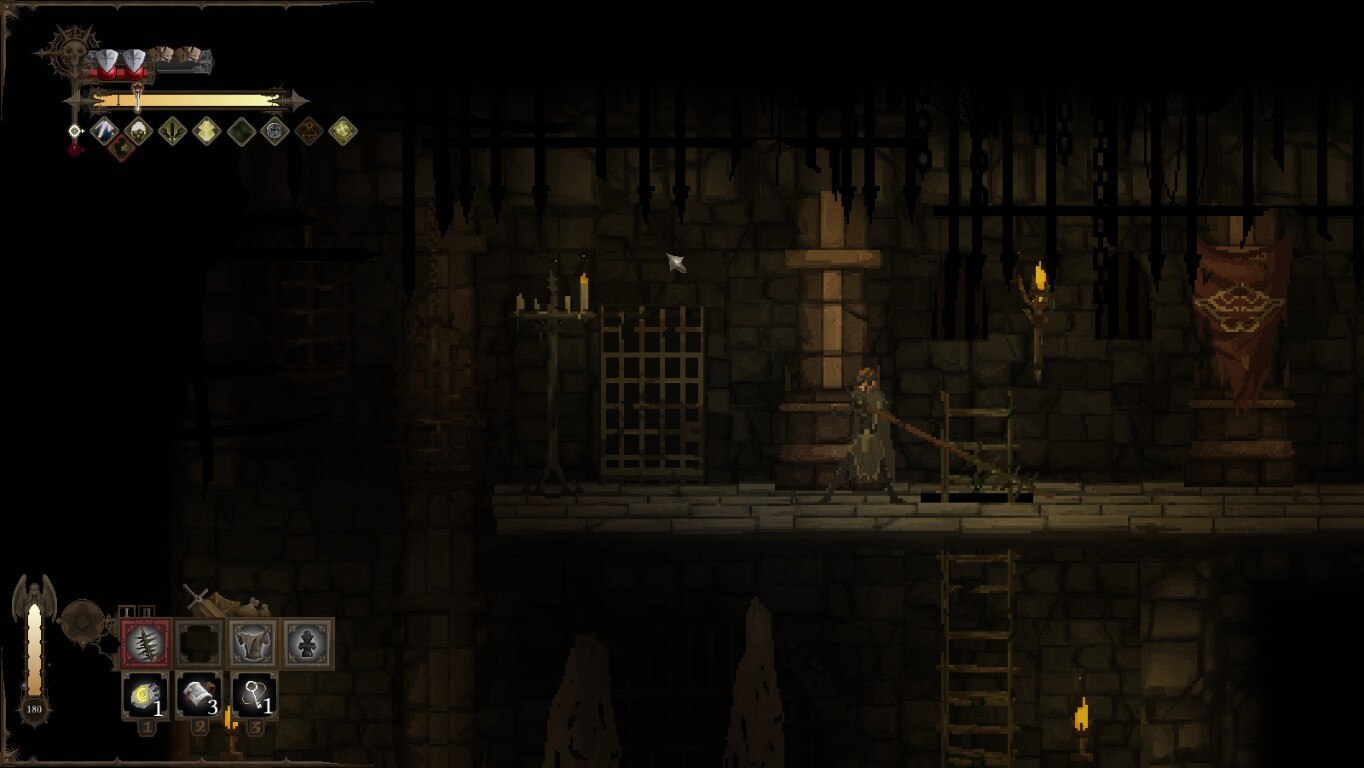Switch to weapon set I tab

[x=128, y=611]
